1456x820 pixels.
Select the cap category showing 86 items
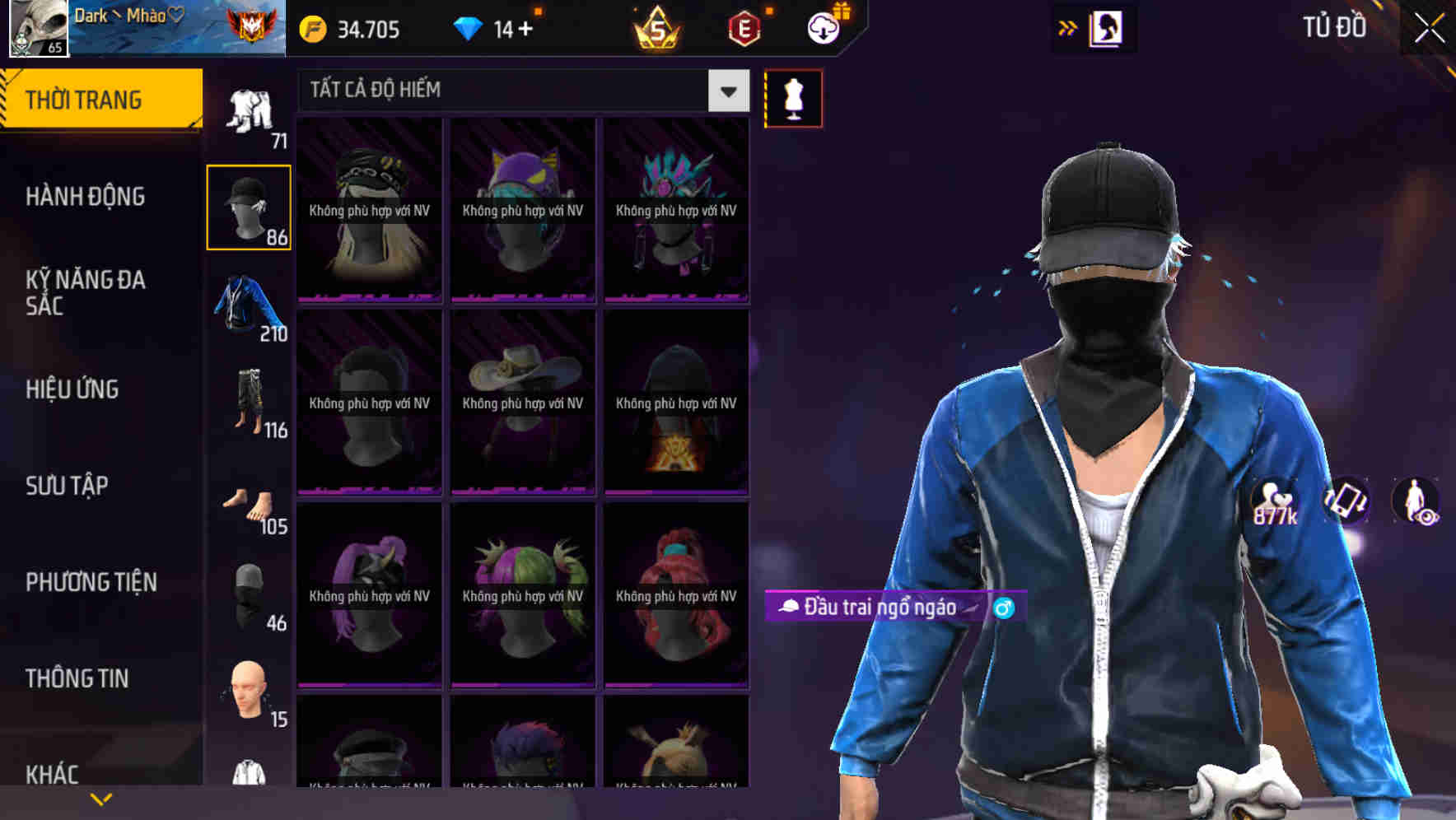pyautogui.click(x=249, y=206)
